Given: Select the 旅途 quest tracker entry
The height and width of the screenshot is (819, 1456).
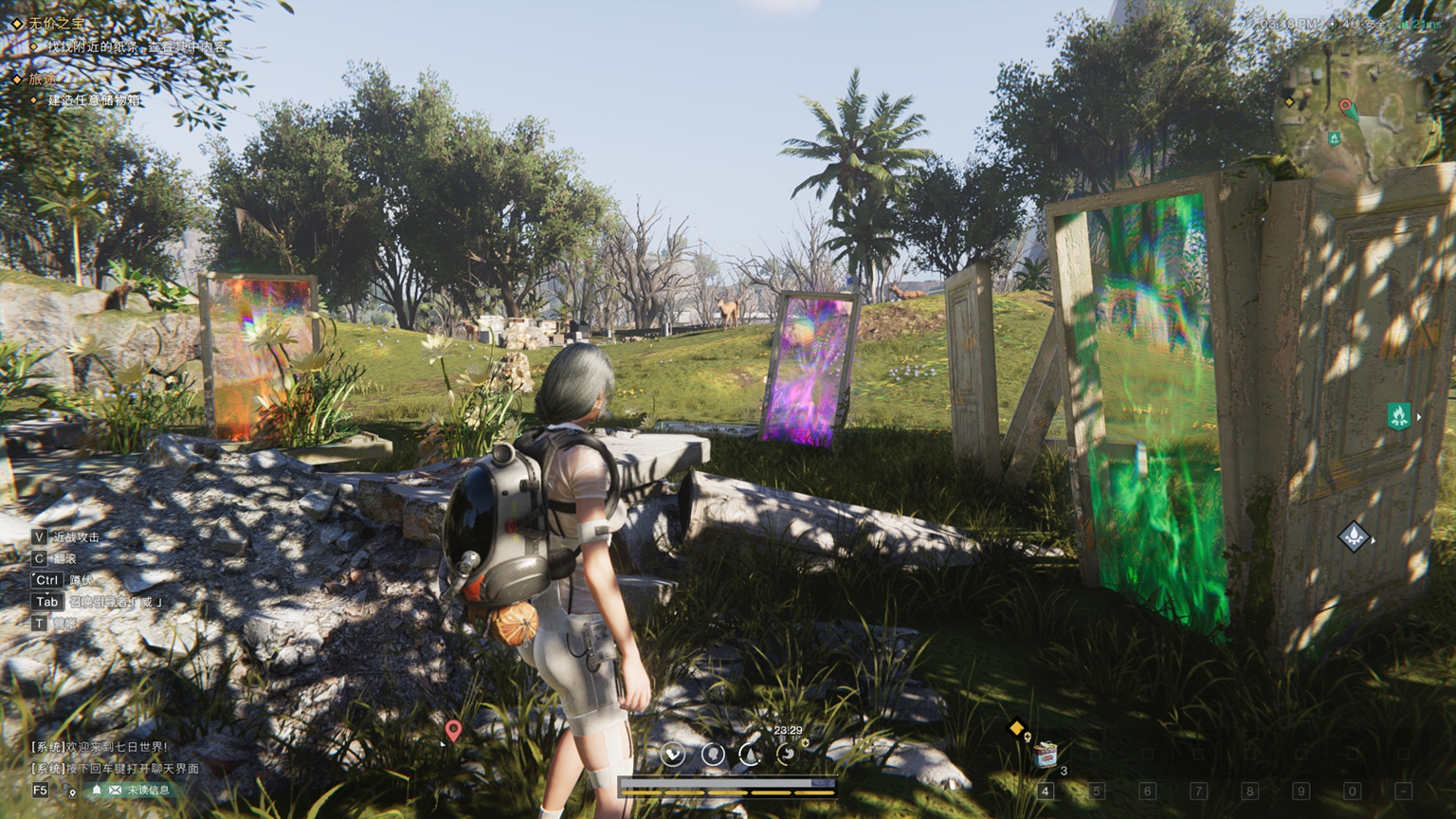Looking at the screenshot, I should [x=43, y=79].
